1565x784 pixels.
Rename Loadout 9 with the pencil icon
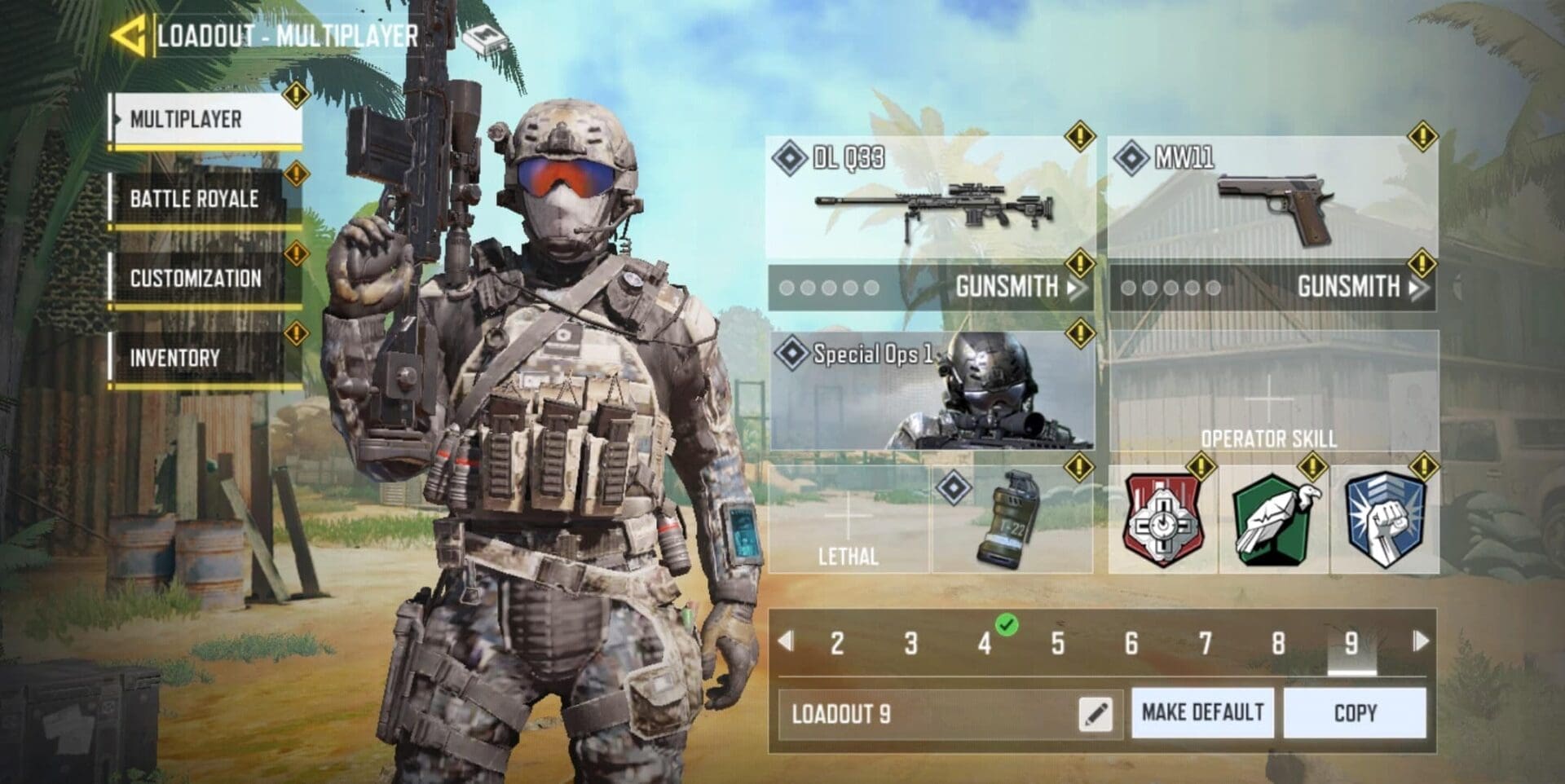click(1095, 714)
